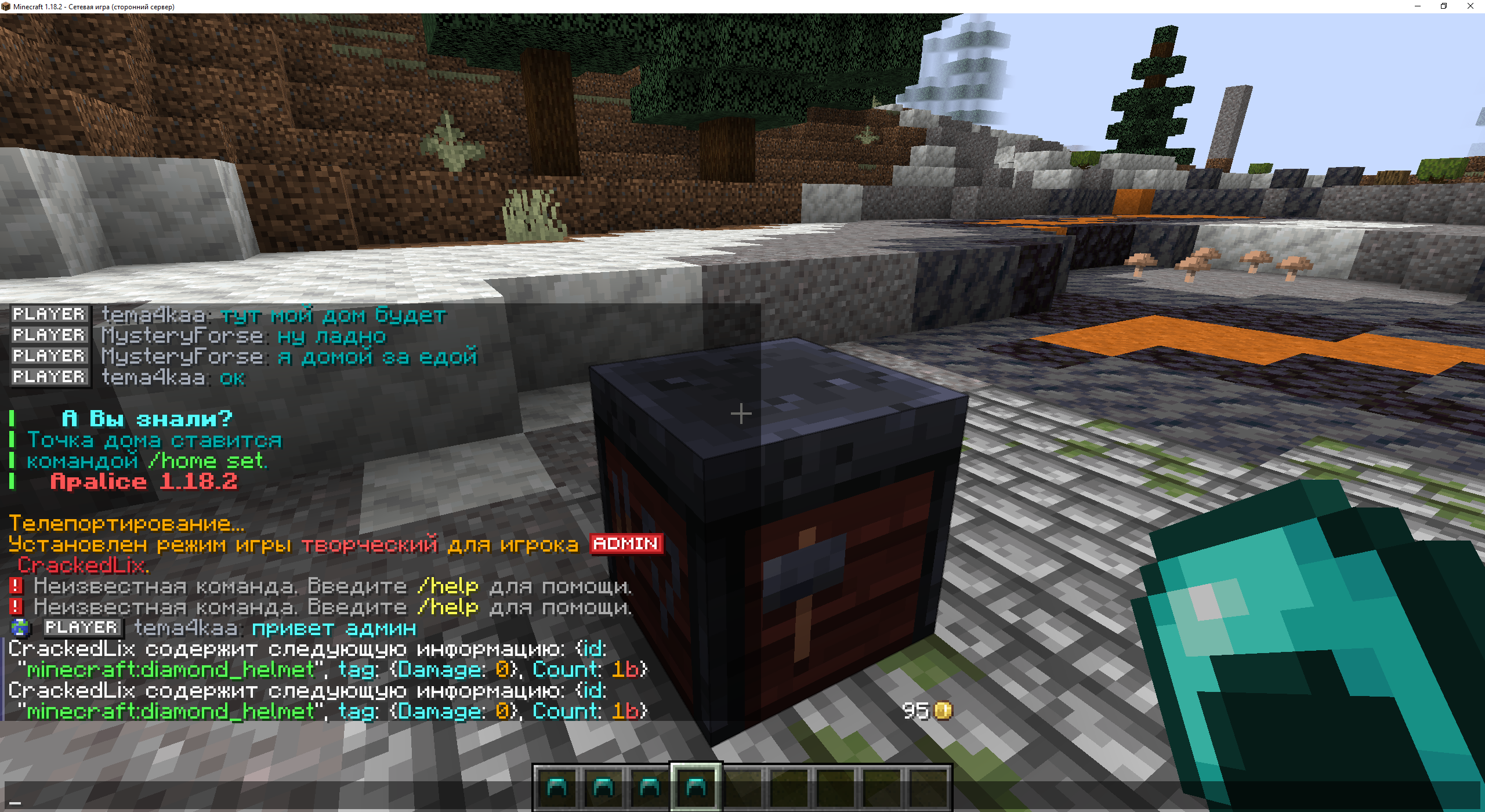Click the red exclamation icon on the unknown command warning
The image size is (1485, 812).
(x=16, y=586)
